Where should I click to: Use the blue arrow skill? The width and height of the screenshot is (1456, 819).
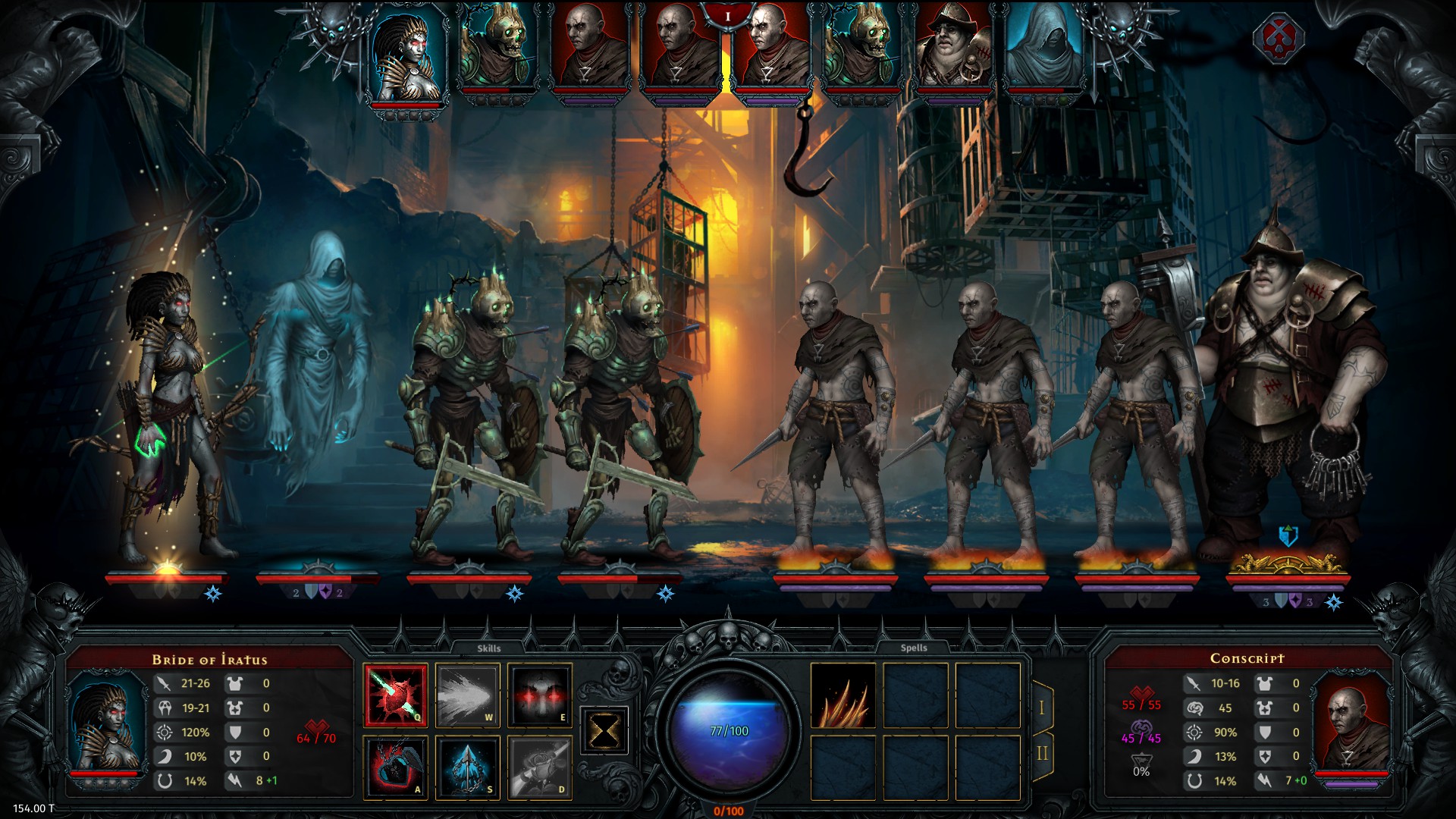(467, 767)
